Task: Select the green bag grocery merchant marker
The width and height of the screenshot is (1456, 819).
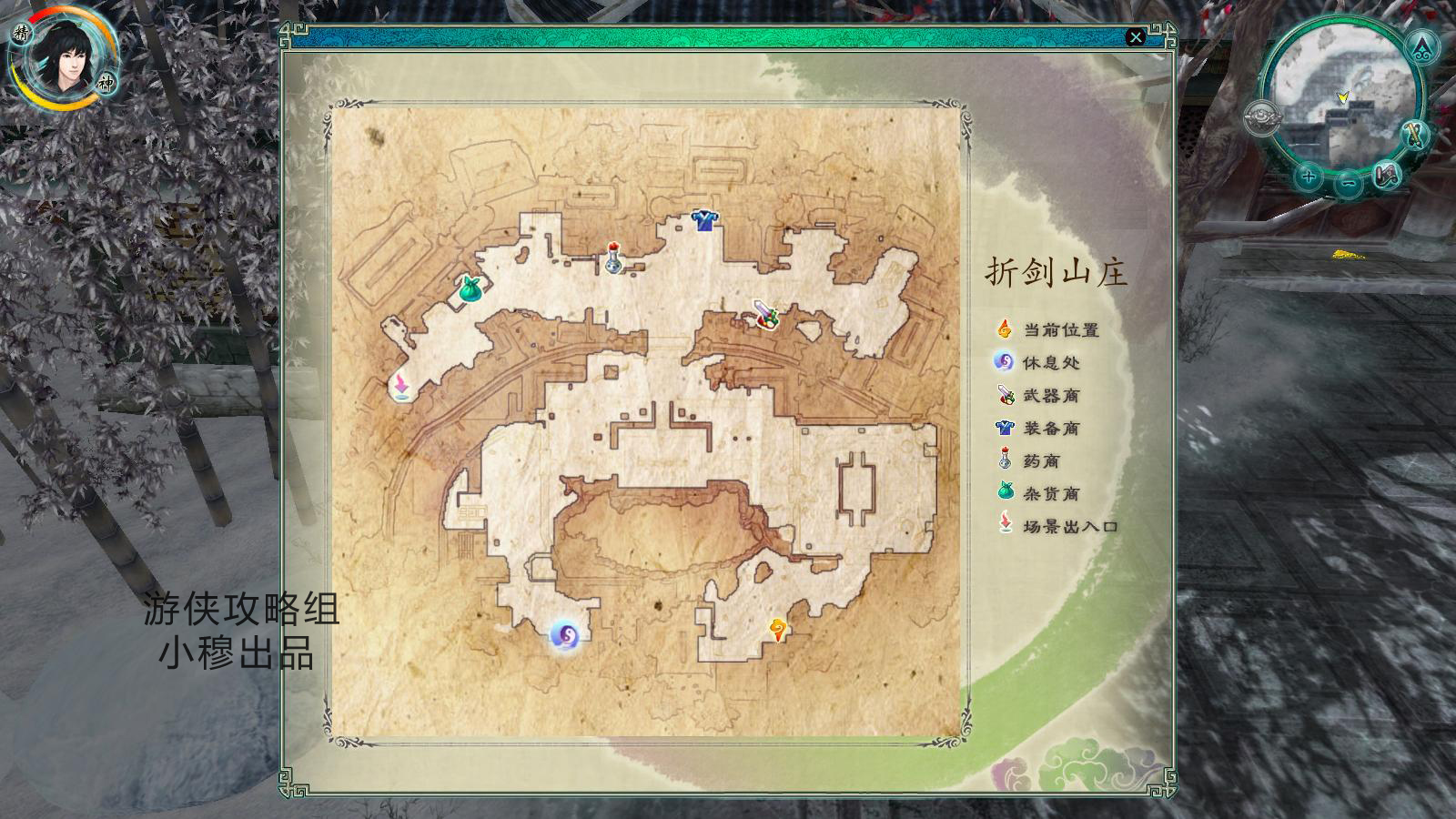Action: pyautogui.click(x=470, y=289)
